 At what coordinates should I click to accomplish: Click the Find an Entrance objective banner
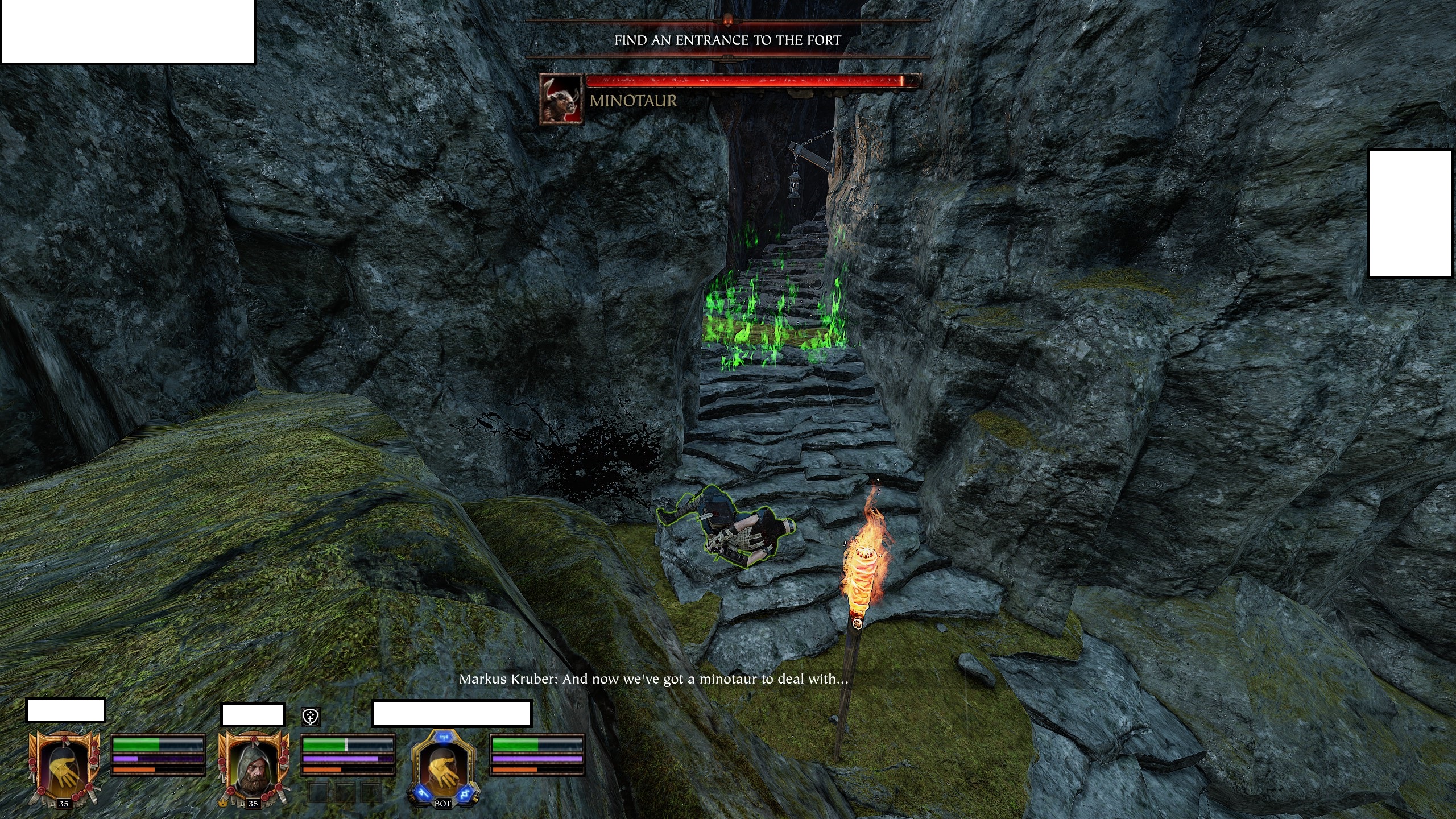click(x=727, y=40)
